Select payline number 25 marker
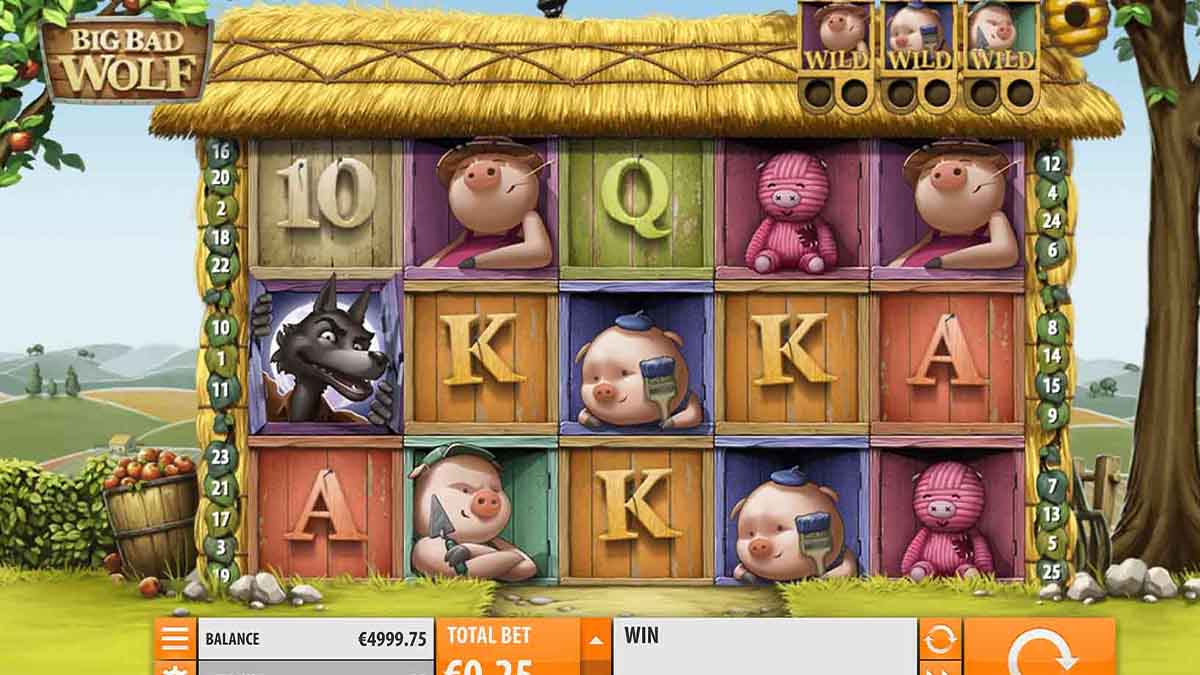Image resolution: width=1200 pixels, height=675 pixels. pyautogui.click(x=1050, y=573)
